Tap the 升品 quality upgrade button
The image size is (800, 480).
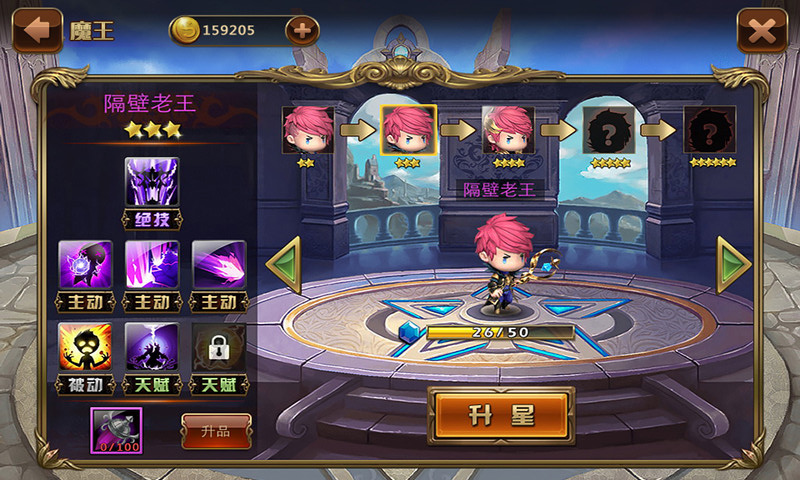pos(216,431)
